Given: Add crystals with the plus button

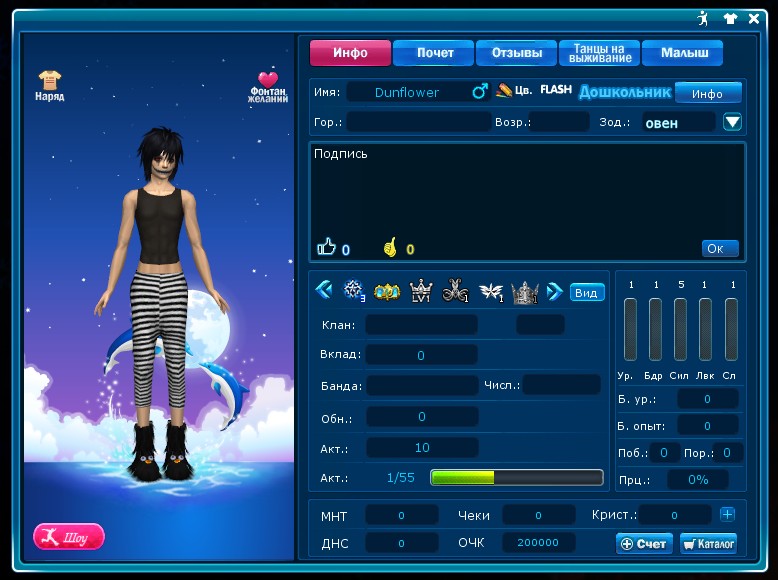Looking at the screenshot, I should coord(727,514).
